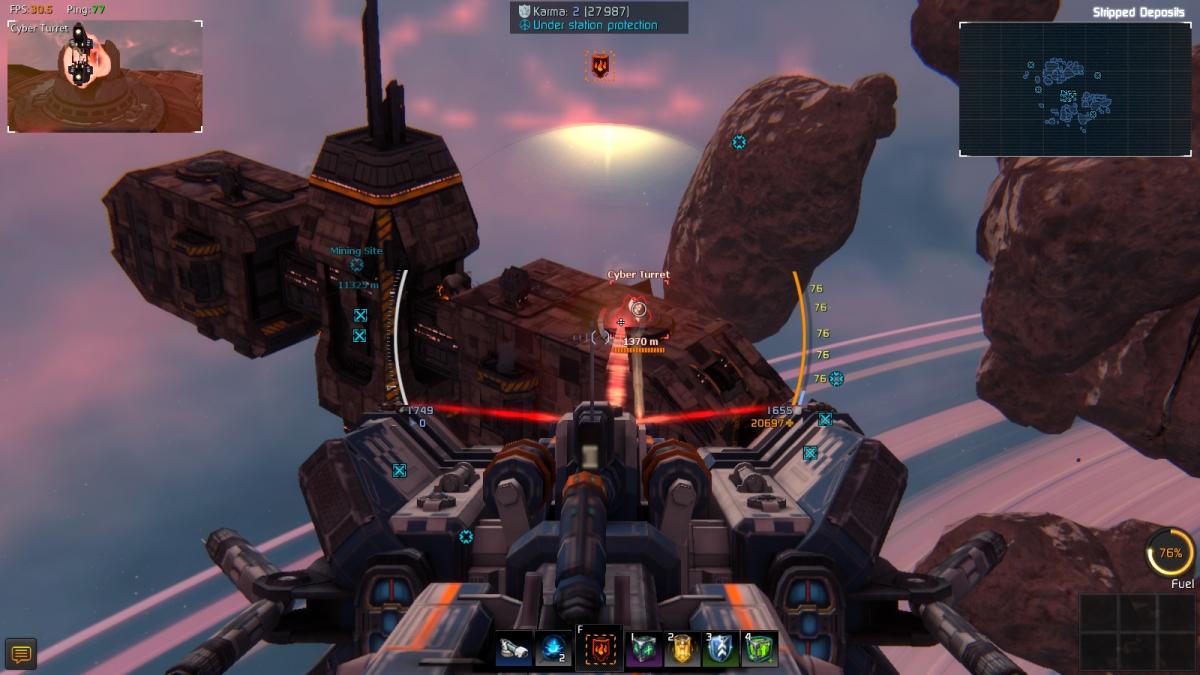Click the red flame status icon at top

[x=600, y=67]
